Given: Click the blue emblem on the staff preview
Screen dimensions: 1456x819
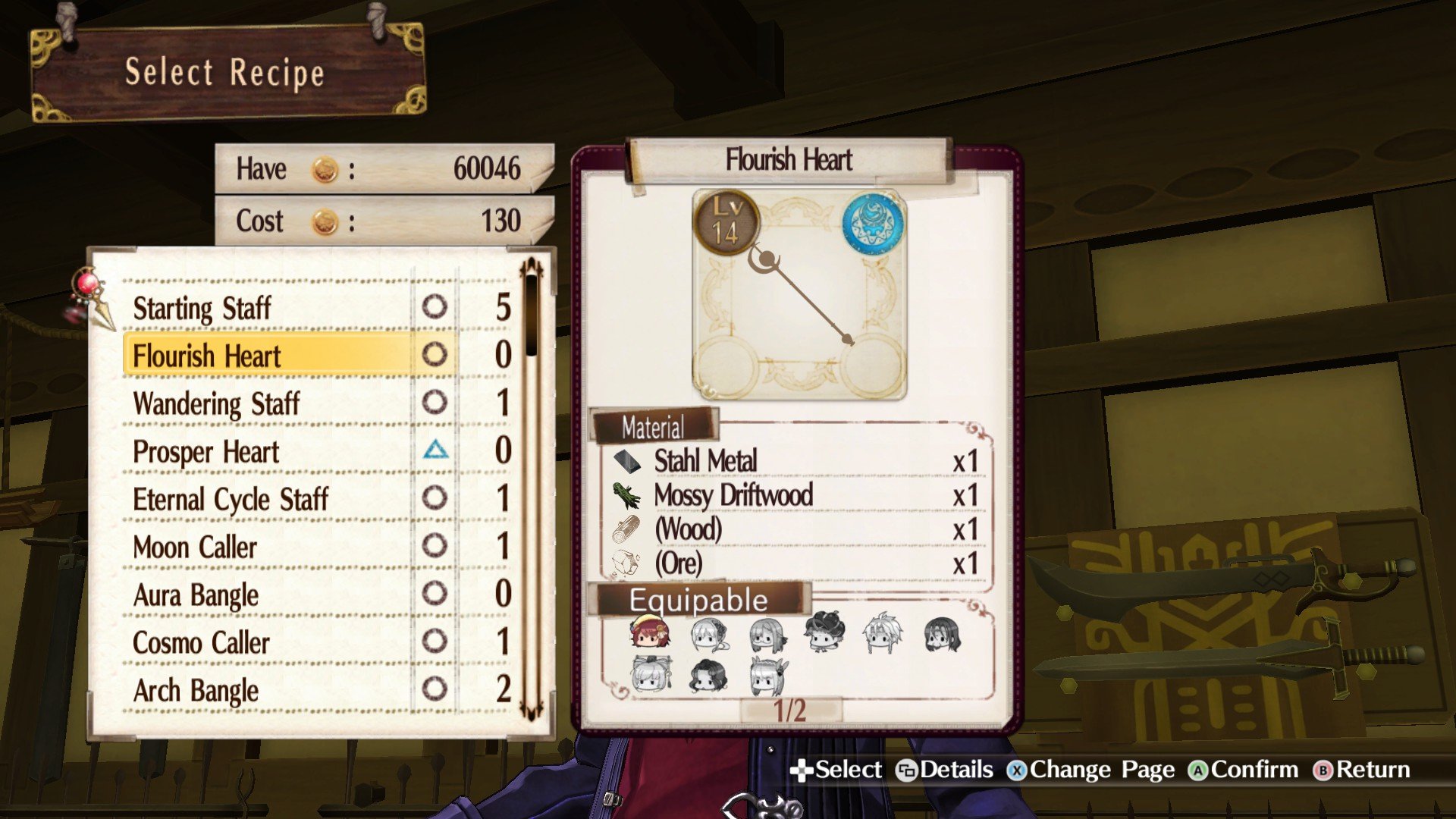Looking at the screenshot, I should point(872,223).
